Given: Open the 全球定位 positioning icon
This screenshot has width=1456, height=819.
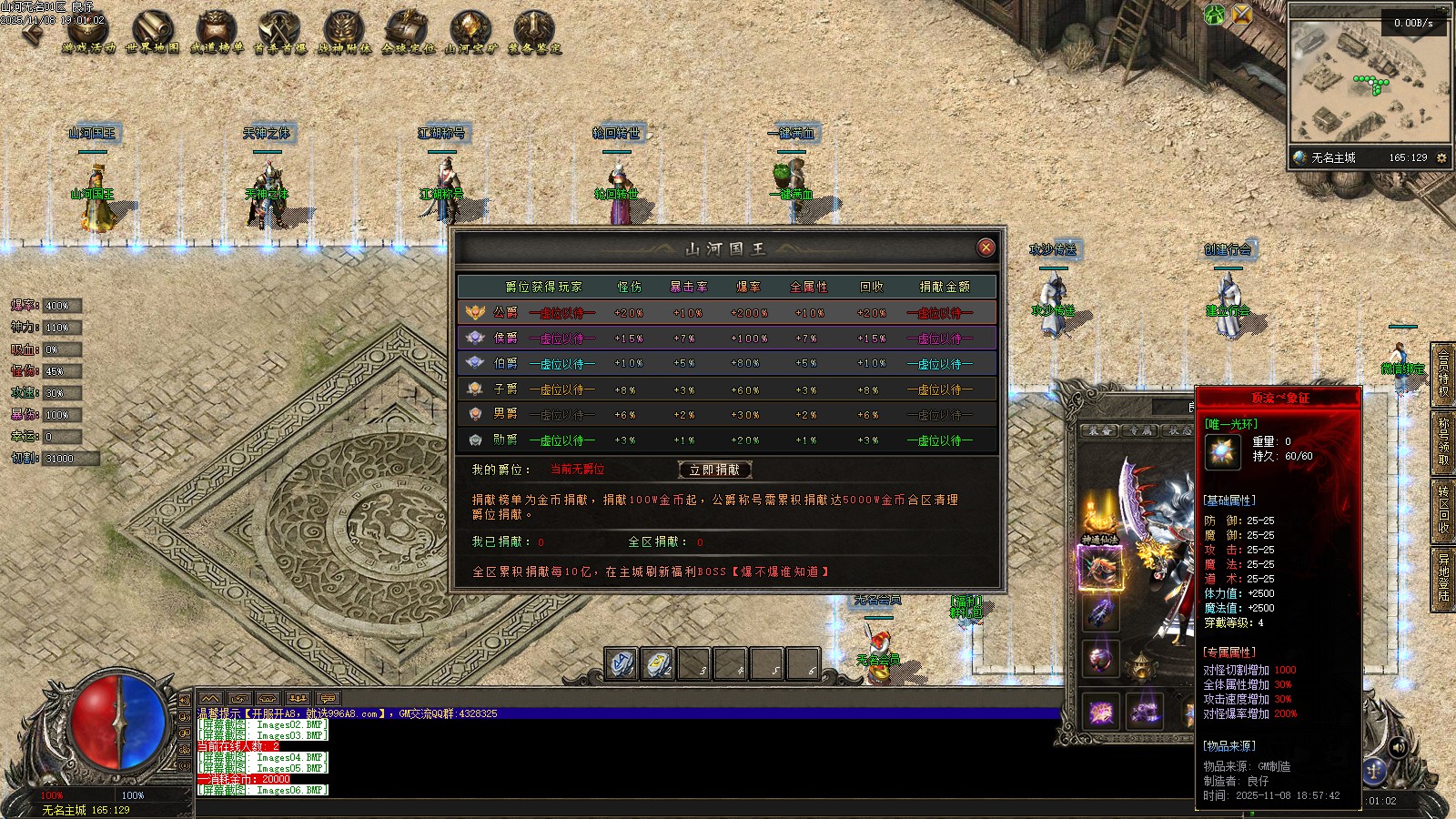Looking at the screenshot, I should (x=408, y=33).
